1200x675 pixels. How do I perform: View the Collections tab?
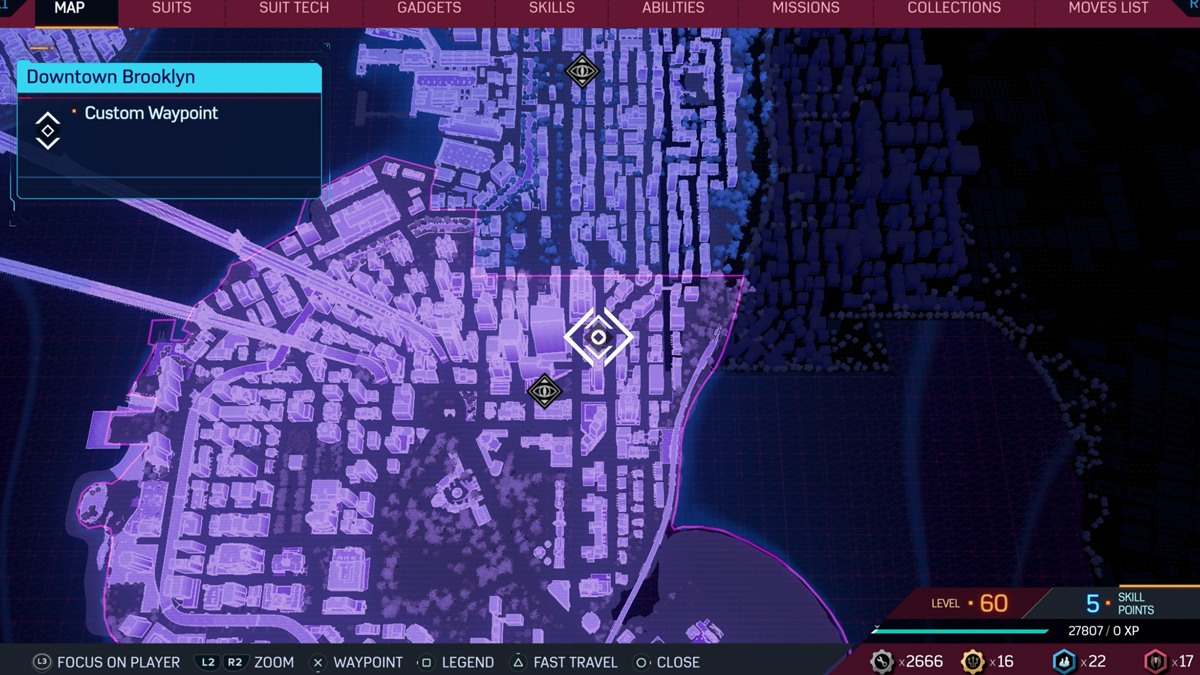(953, 9)
